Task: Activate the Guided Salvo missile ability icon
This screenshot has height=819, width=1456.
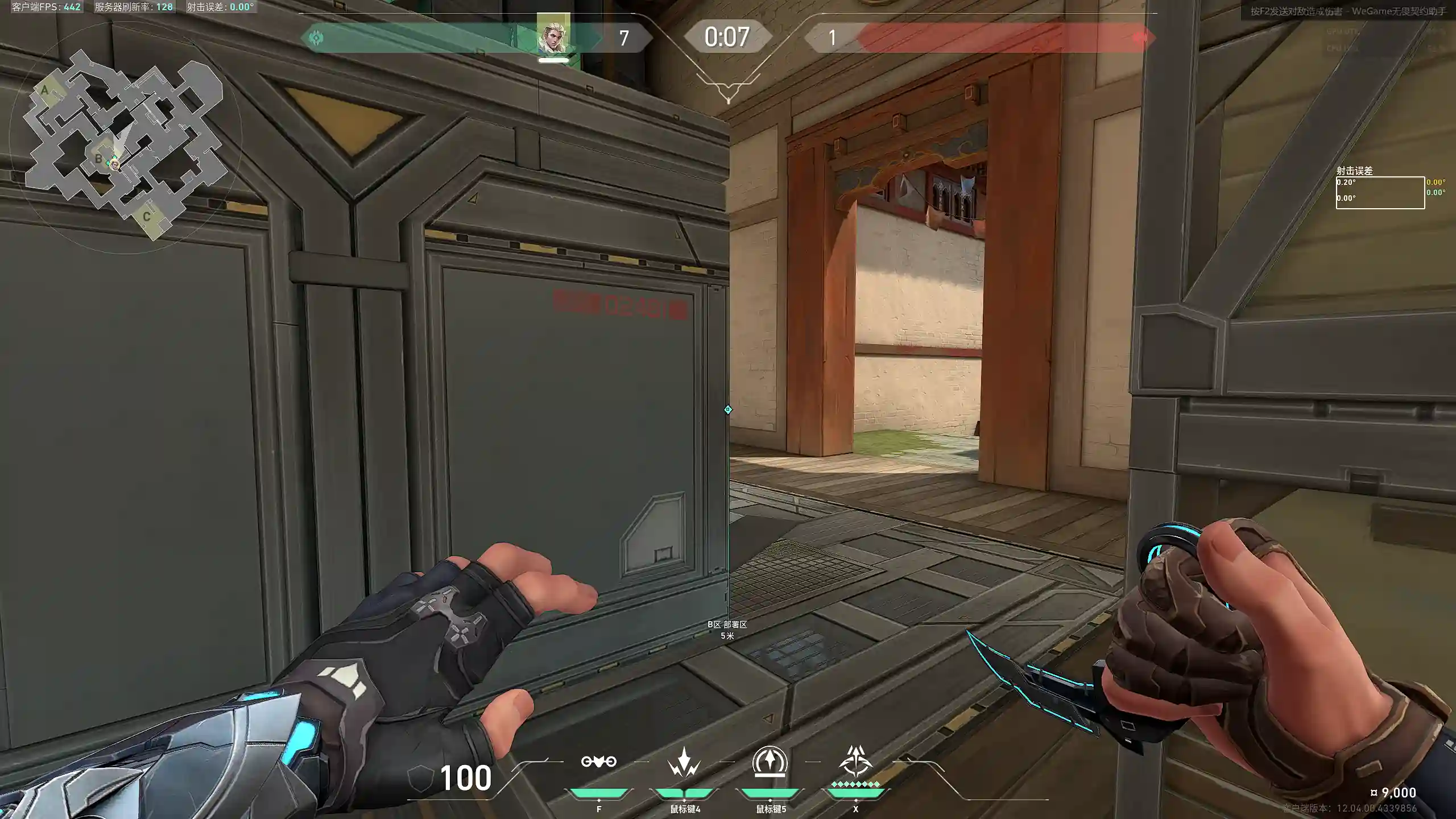Action: [x=770, y=762]
